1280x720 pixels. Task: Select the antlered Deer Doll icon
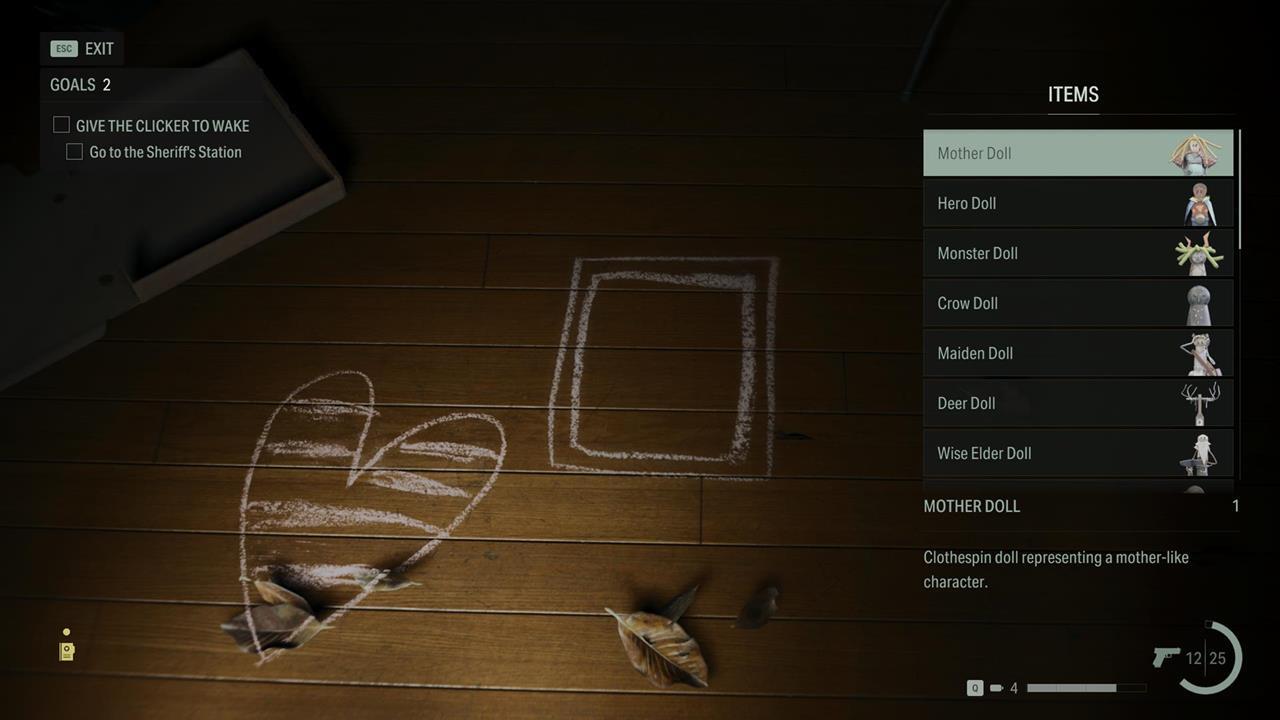[1199, 403]
